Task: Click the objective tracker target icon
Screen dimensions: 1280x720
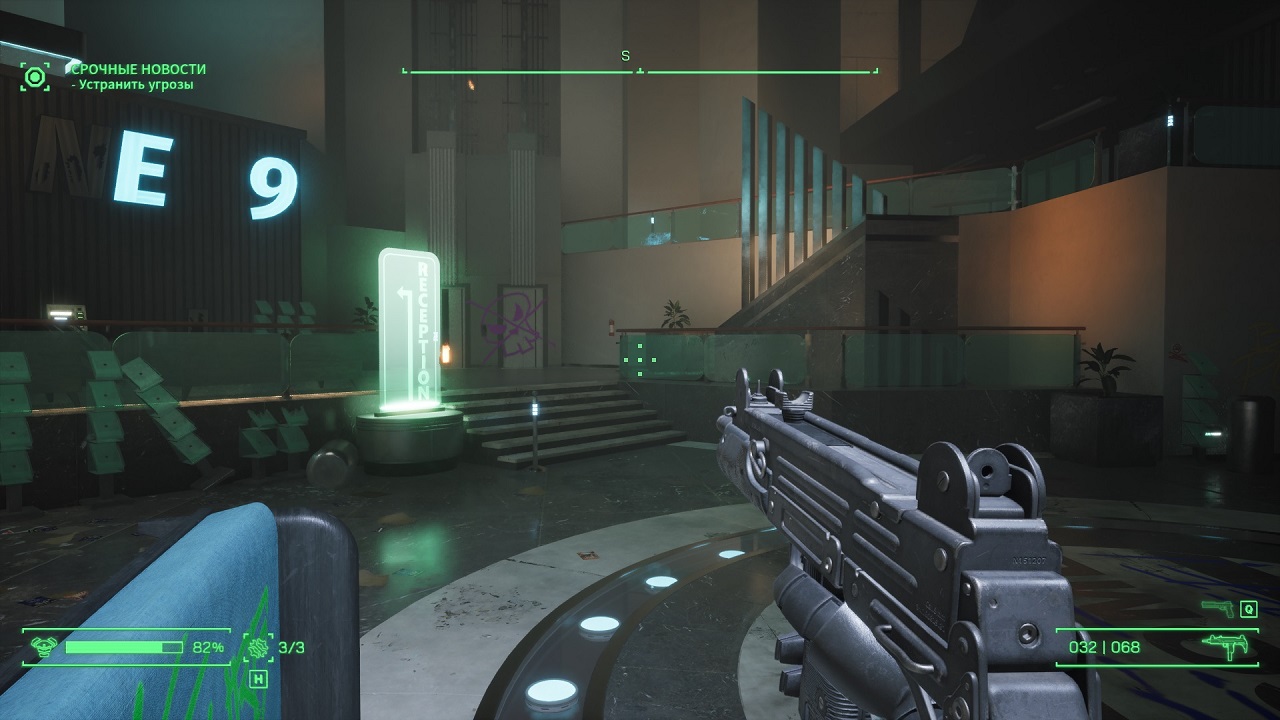Action: tap(35, 76)
